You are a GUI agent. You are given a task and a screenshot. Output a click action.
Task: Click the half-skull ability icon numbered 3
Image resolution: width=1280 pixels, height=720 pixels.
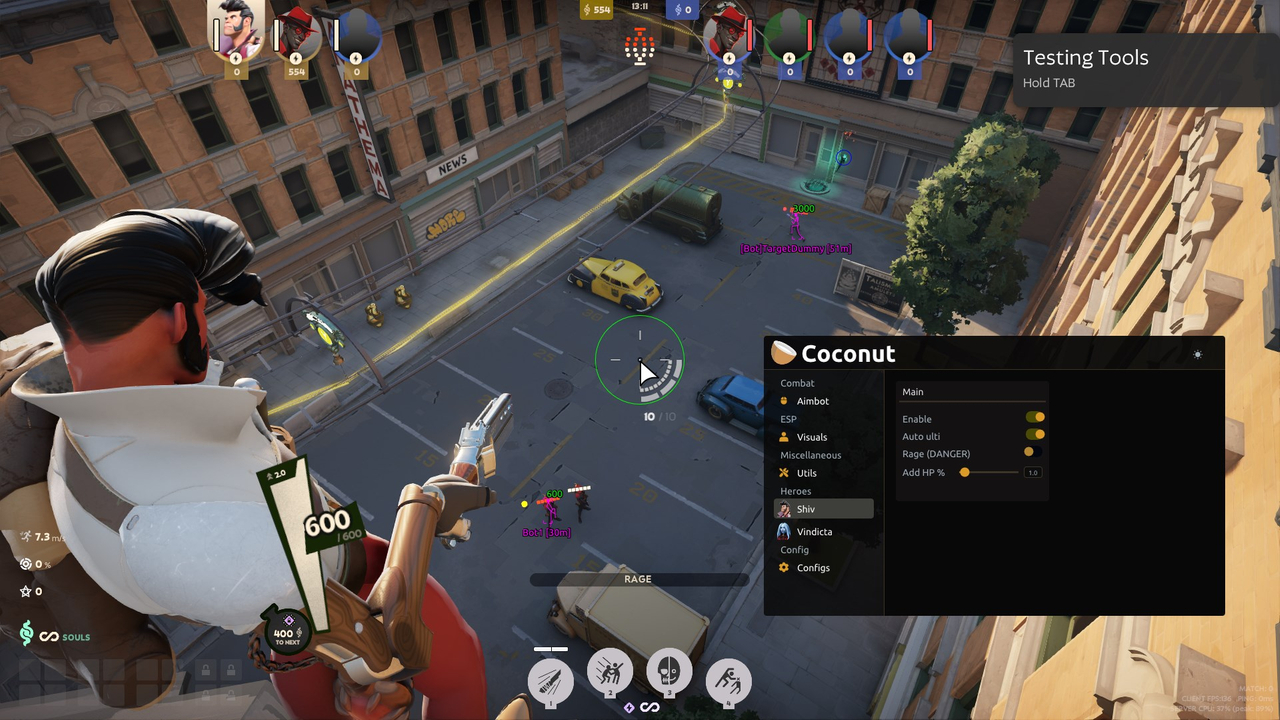click(x=669, y=674)
